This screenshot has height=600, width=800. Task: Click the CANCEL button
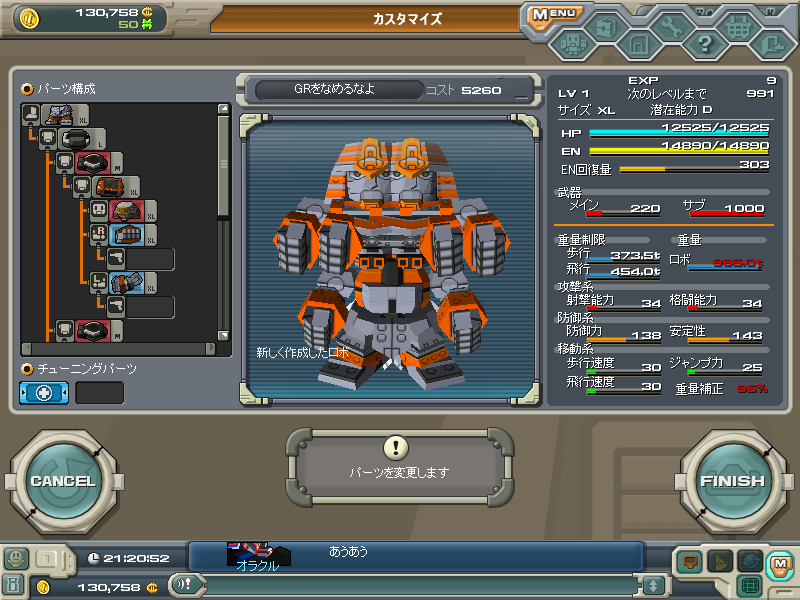pyautogui.click(x=62, y=481)
